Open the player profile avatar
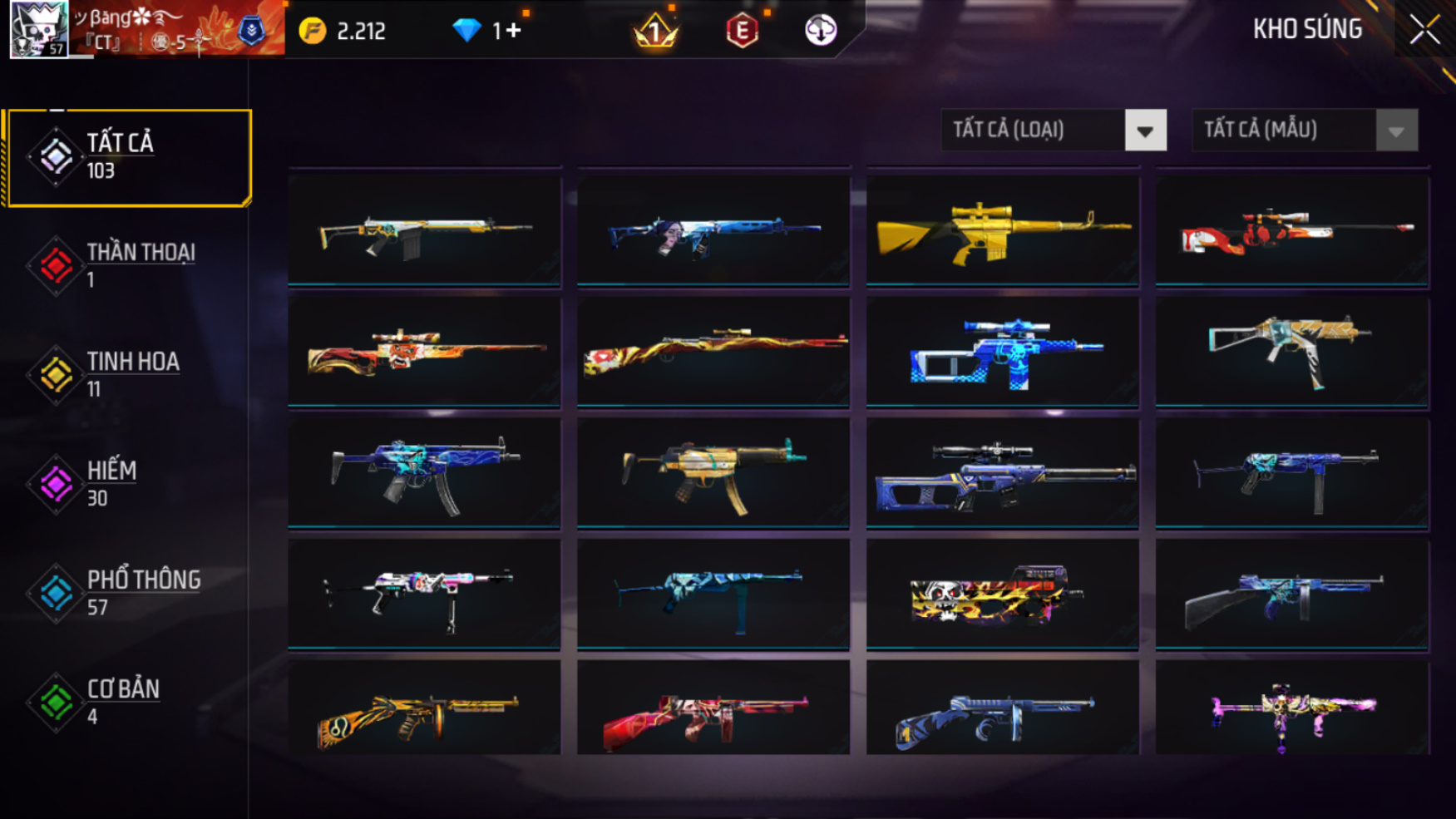Screen dimensions: 1456x819 pos(39,30)
